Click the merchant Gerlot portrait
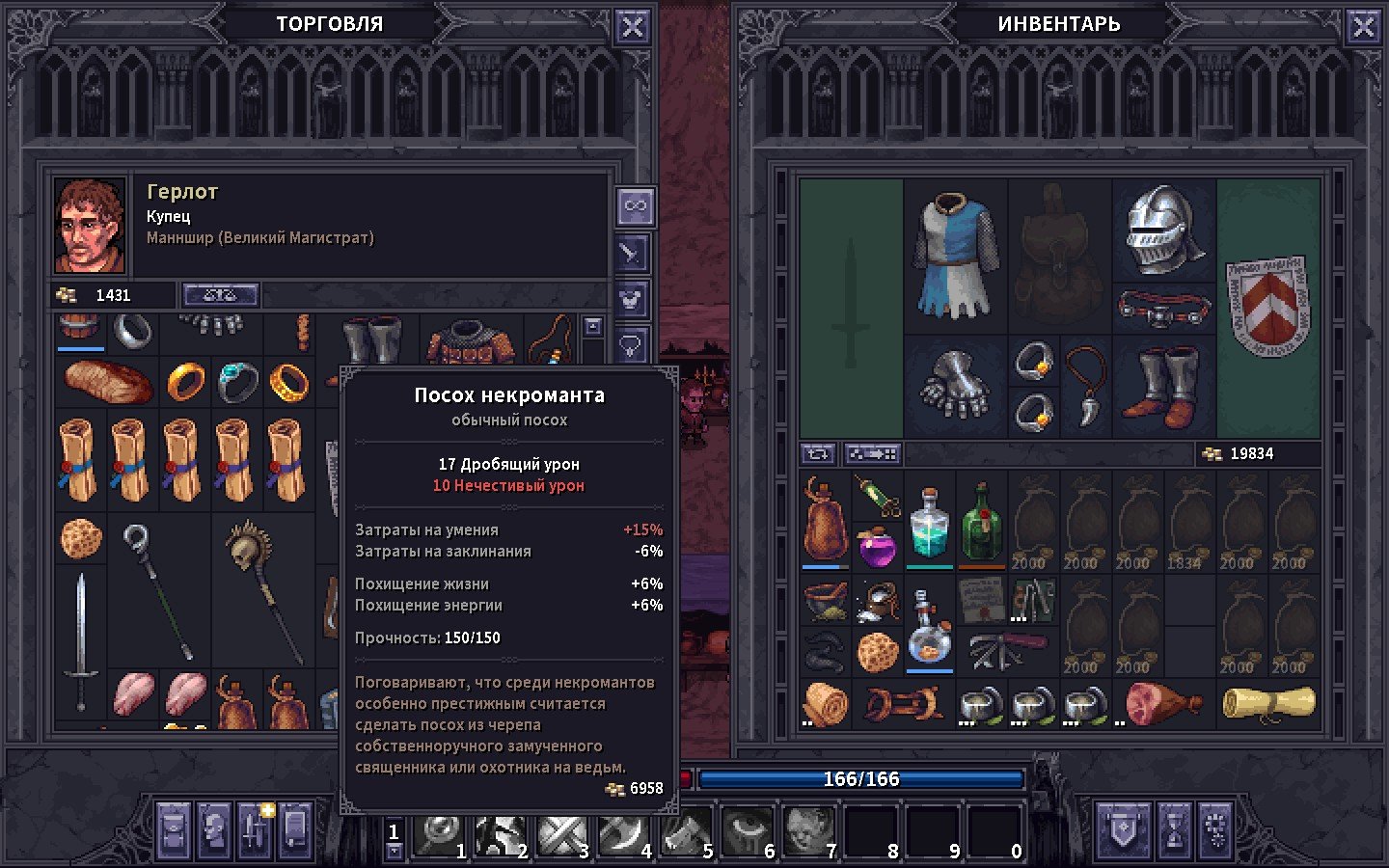The image size is (1389, 868). 90,226
